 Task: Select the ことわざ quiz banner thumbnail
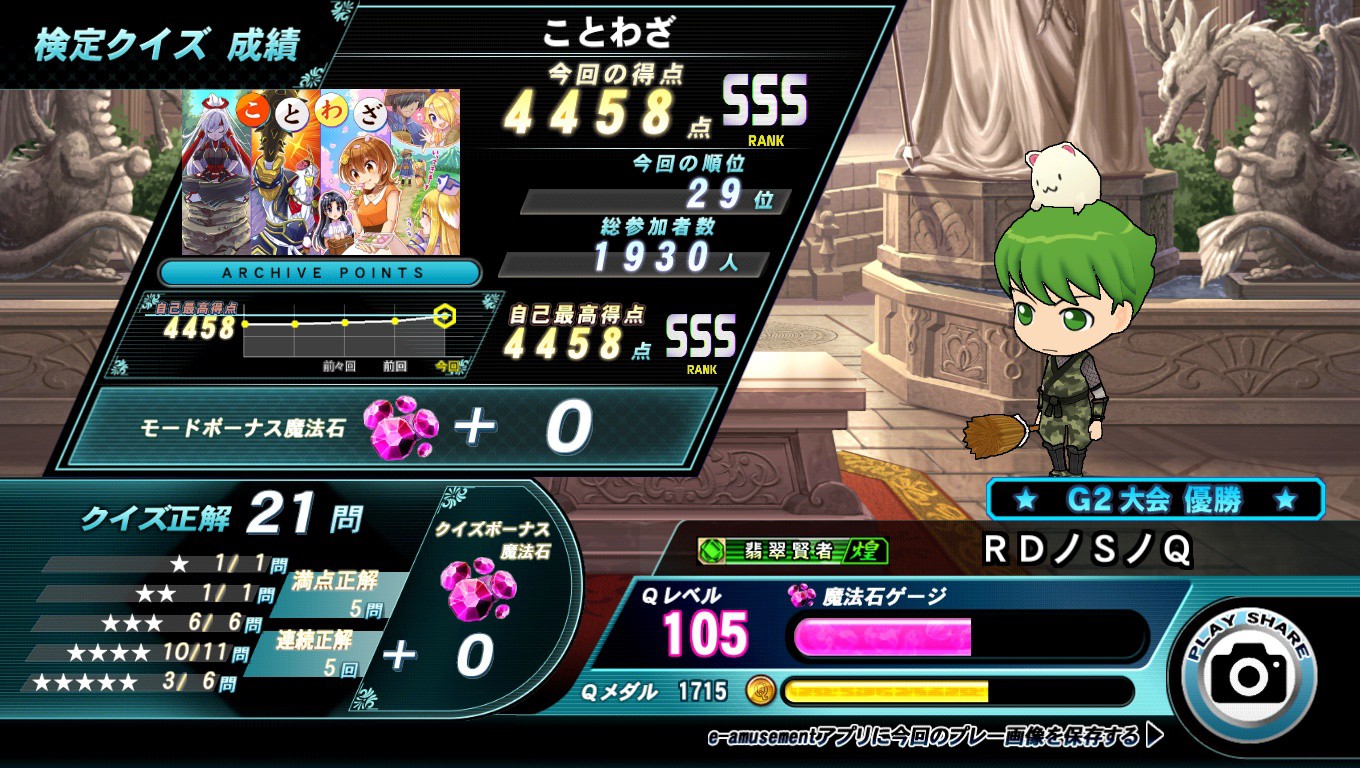[x=320, y=172]
